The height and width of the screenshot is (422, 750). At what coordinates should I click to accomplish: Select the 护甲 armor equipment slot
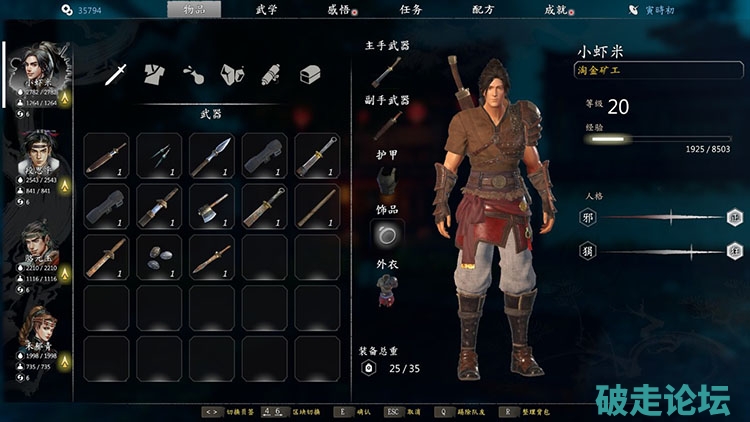[x=386, y=180]
